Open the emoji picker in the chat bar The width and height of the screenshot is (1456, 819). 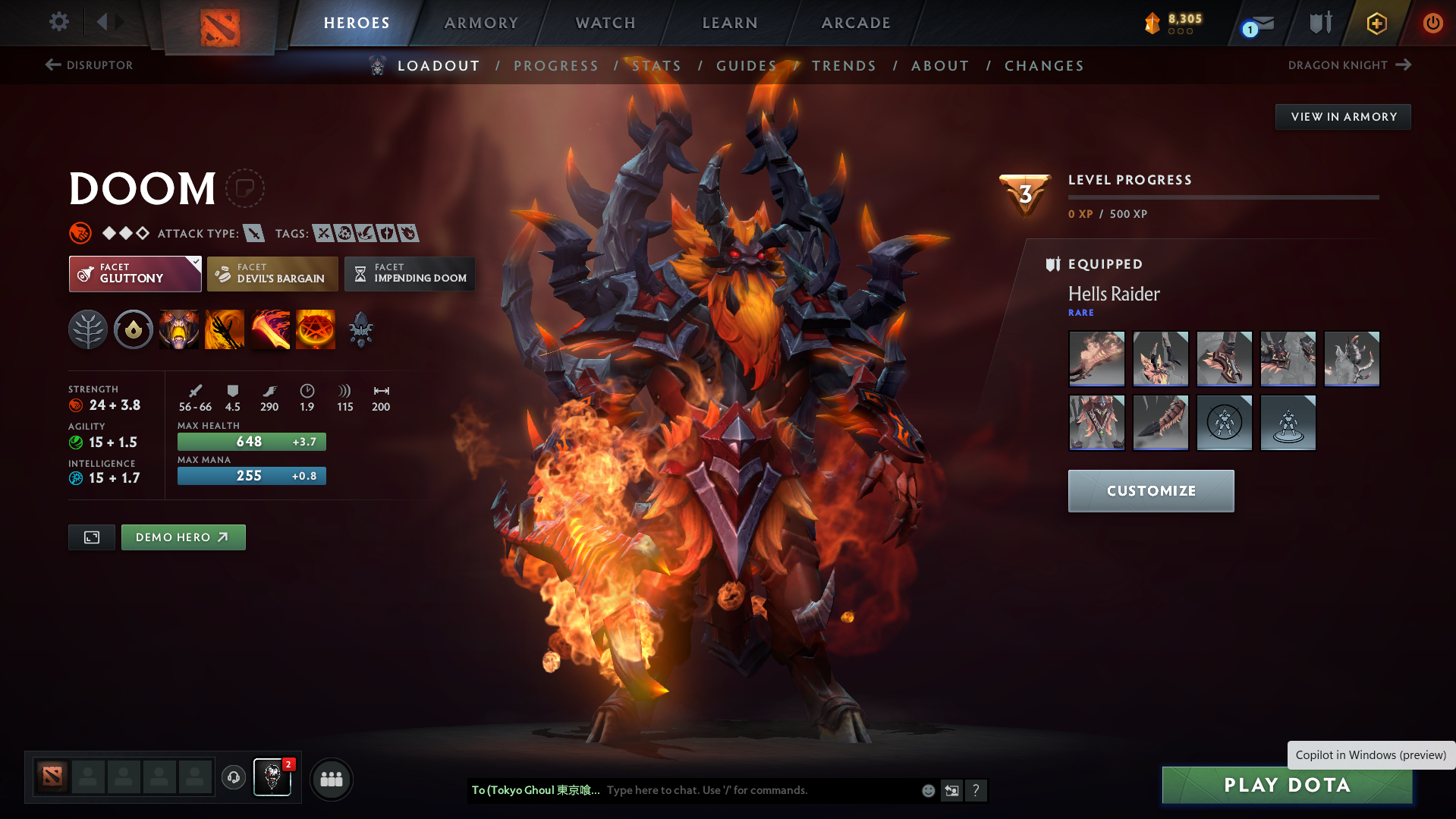[x=928, y=790]
